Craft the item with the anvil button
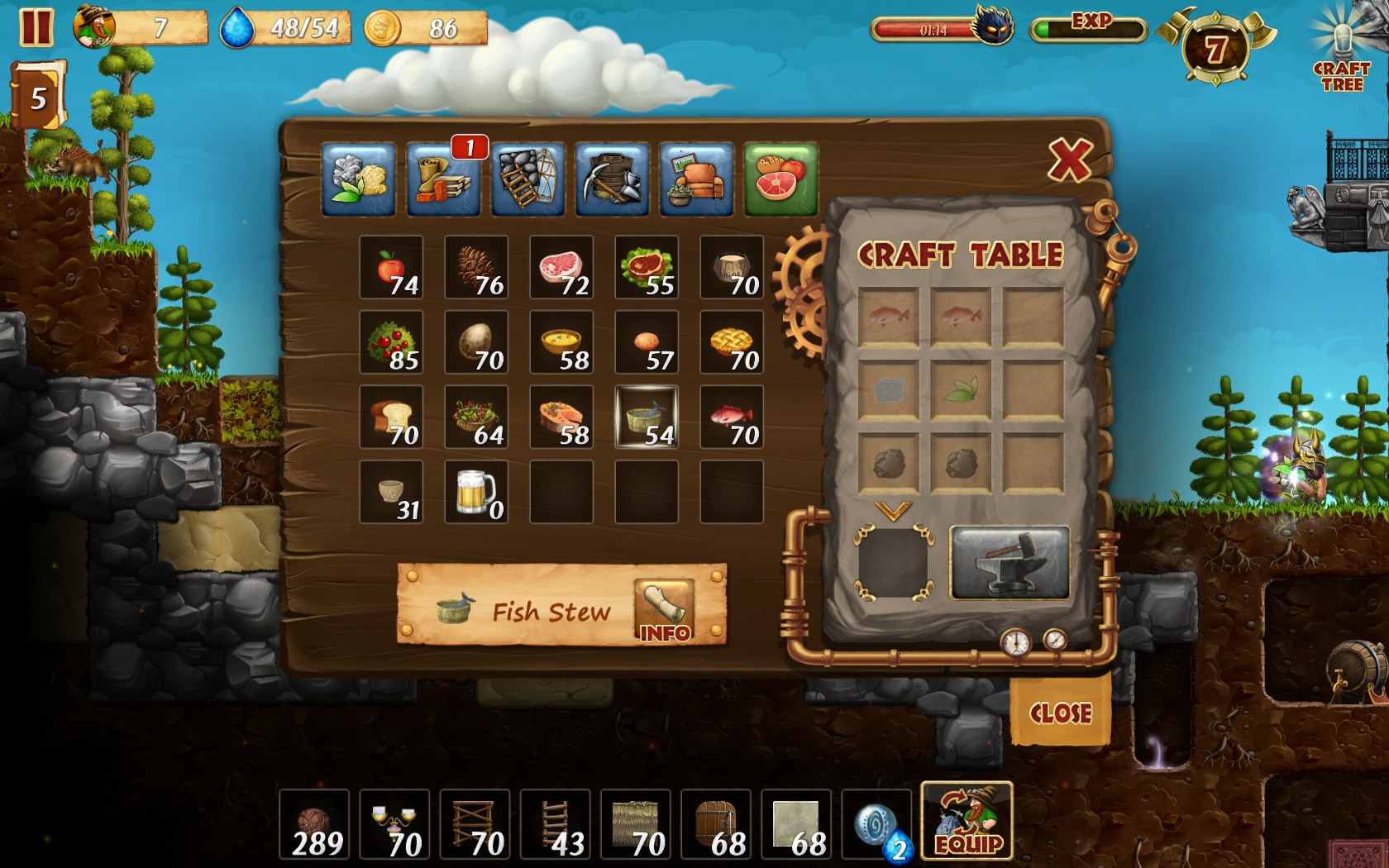The width and height of the screenshot is (1389, 868). (x=1010, y=562)
